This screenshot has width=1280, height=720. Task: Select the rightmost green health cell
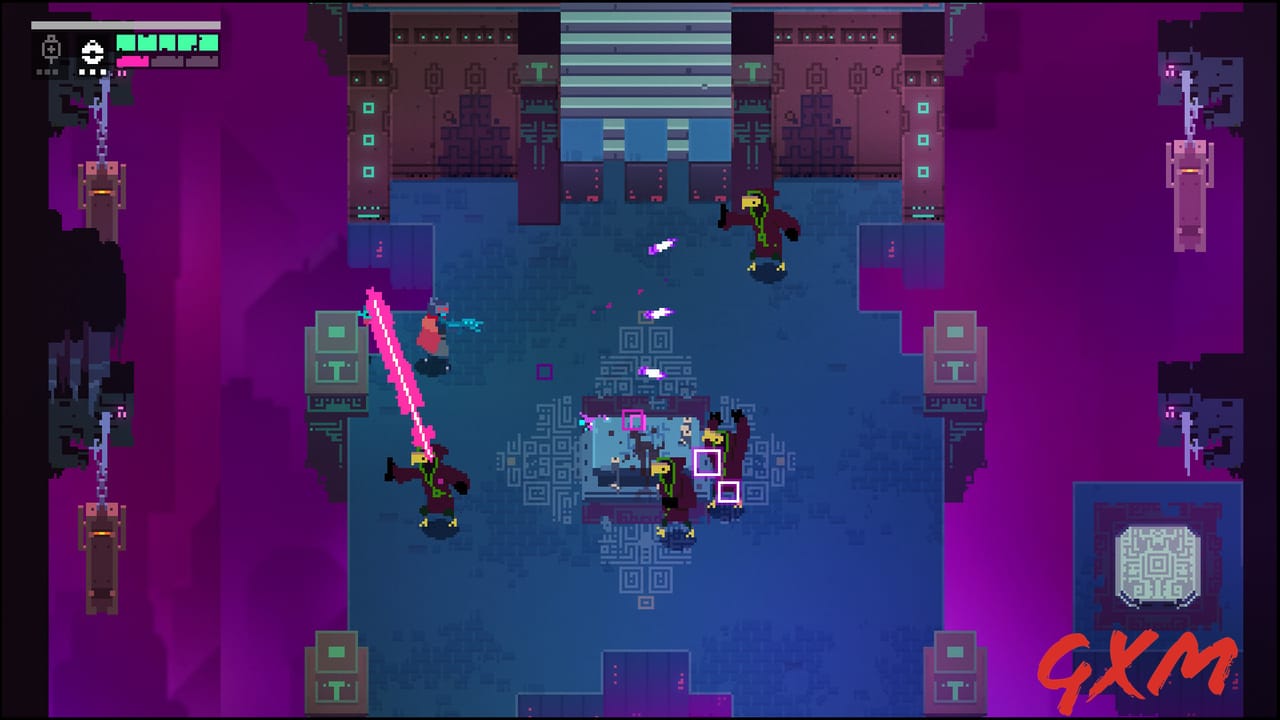(208, 43)
